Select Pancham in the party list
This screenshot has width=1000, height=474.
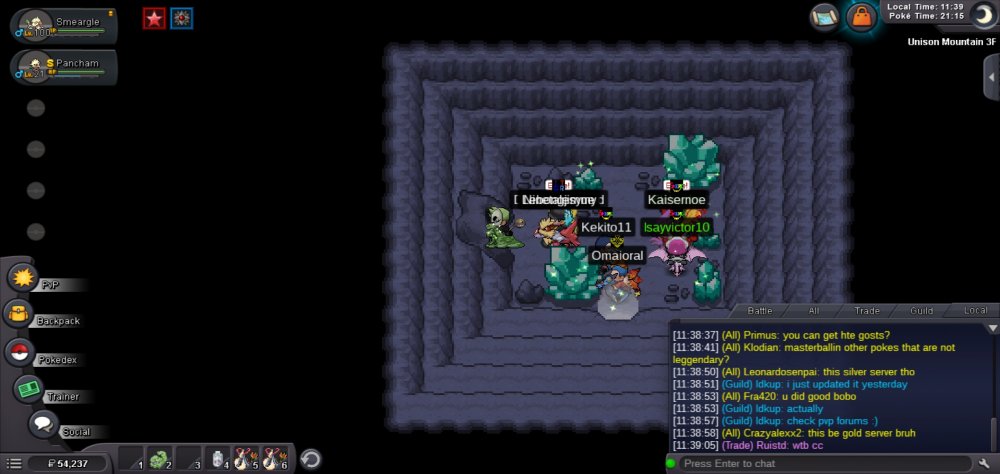pos(63,67)
